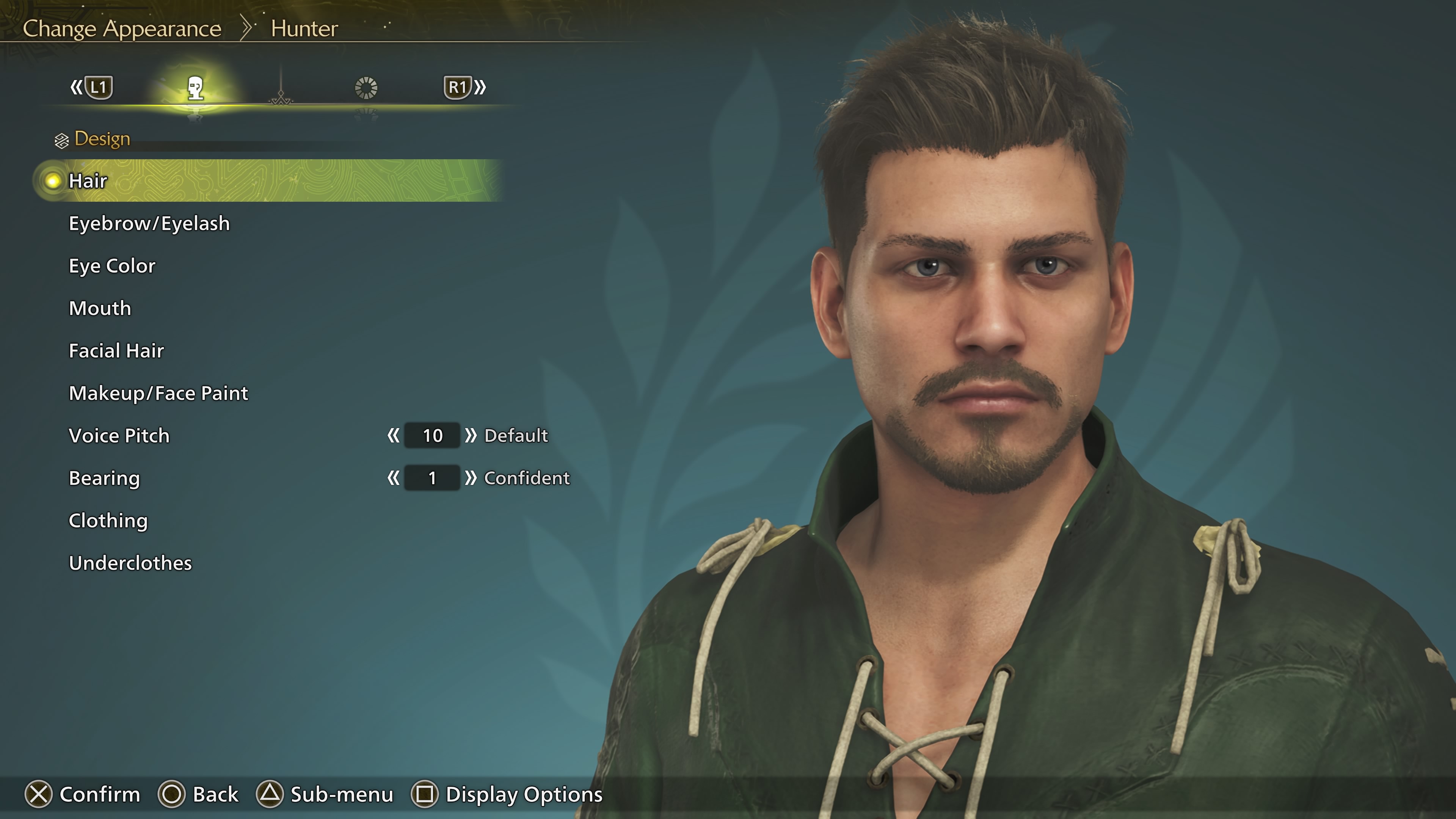Select Facial Hair in the list
Screen dimensions: 1456x819
(x=116, y=350)
